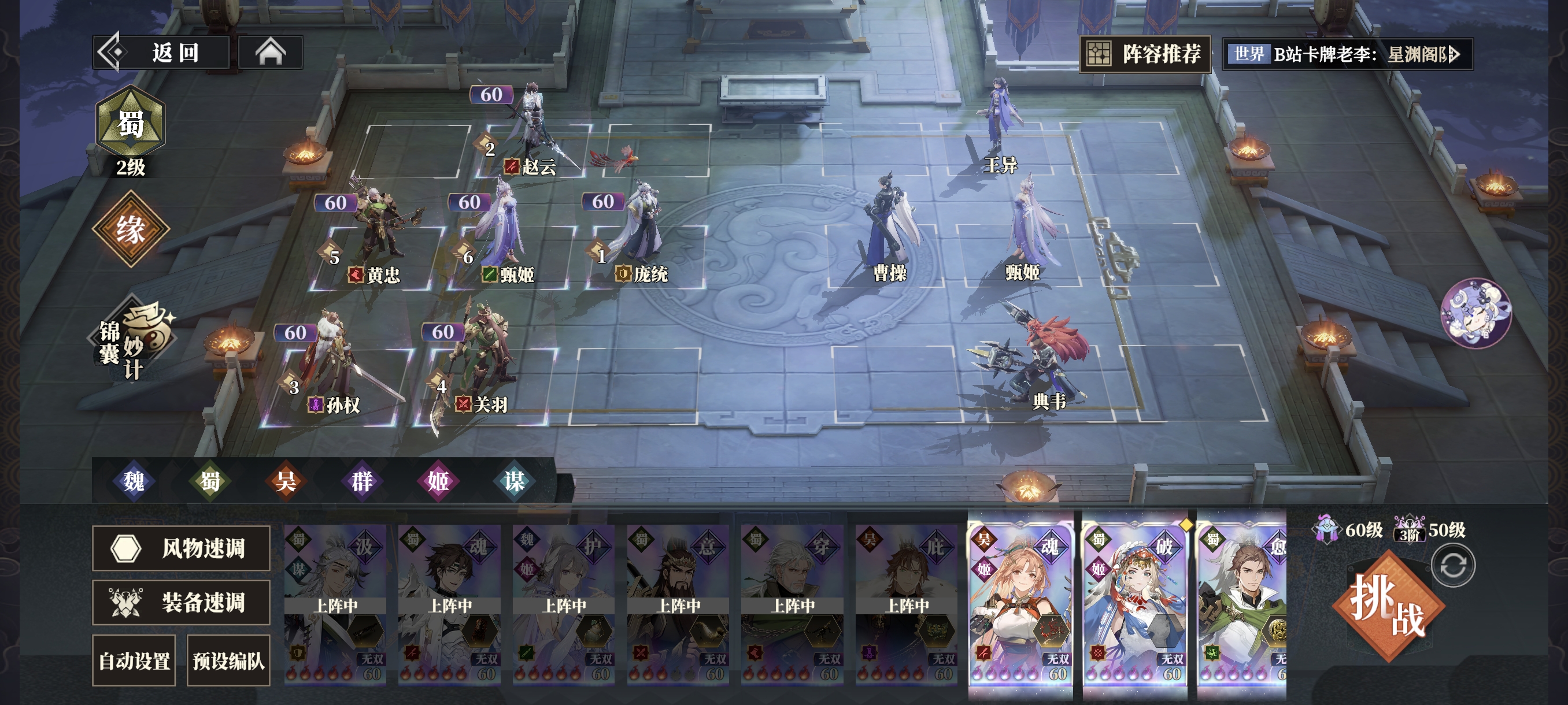Filter heroes by 魏 faction
The height and width of the screenshot is (705, 1568).
coord(134,481)
